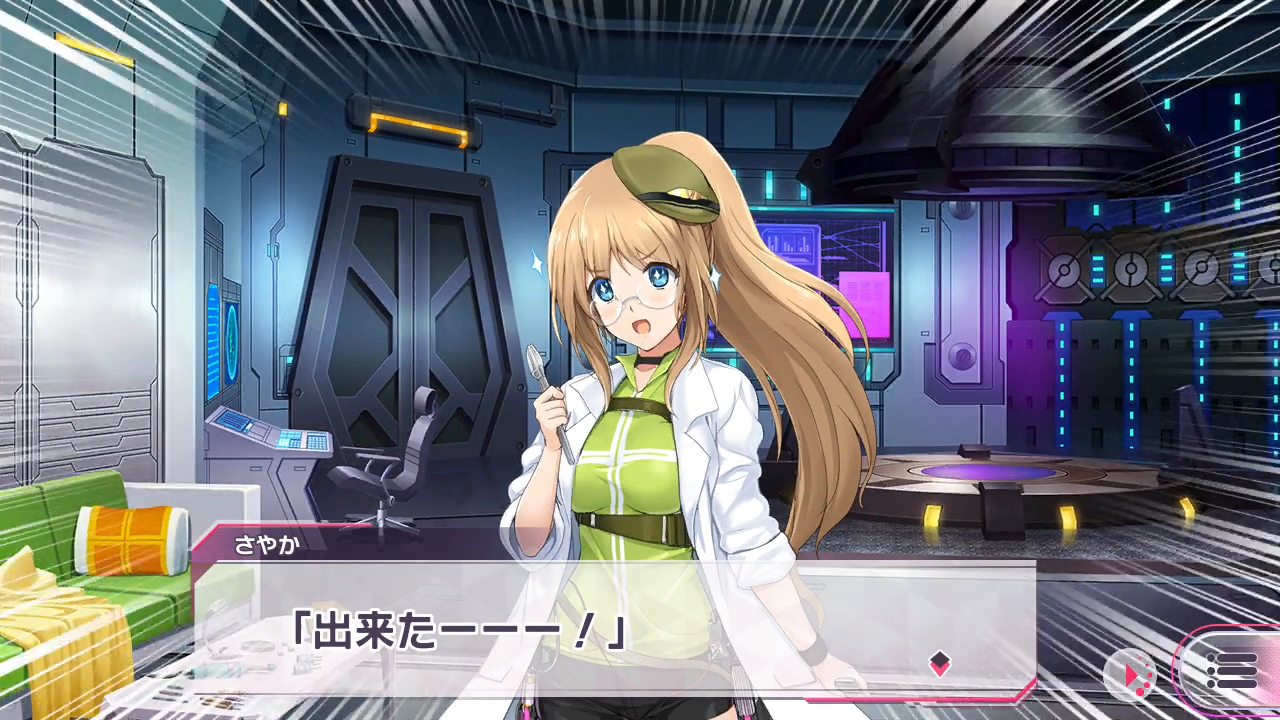Click the dialogue box to continue
This screenshot has height=720, width=1280.
coord(614,628)
